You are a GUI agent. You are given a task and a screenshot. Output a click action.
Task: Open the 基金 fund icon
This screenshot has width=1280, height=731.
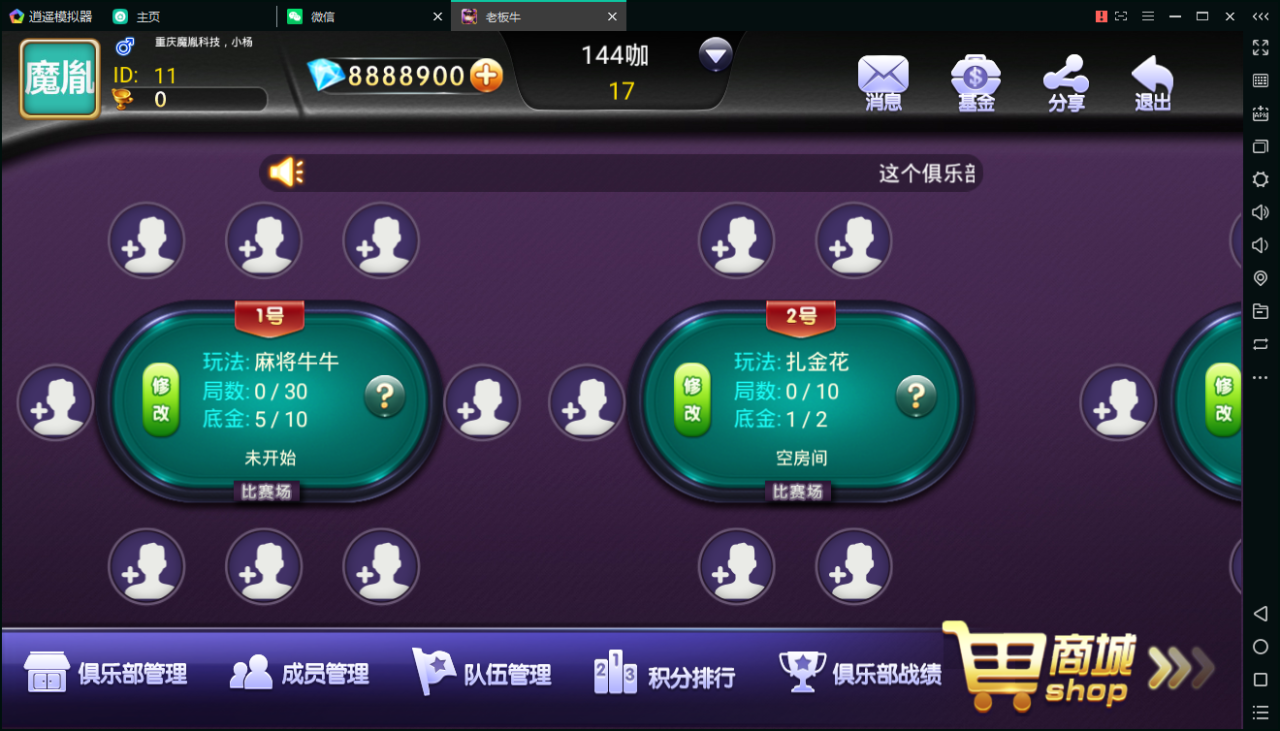click(x=974, y=82)
